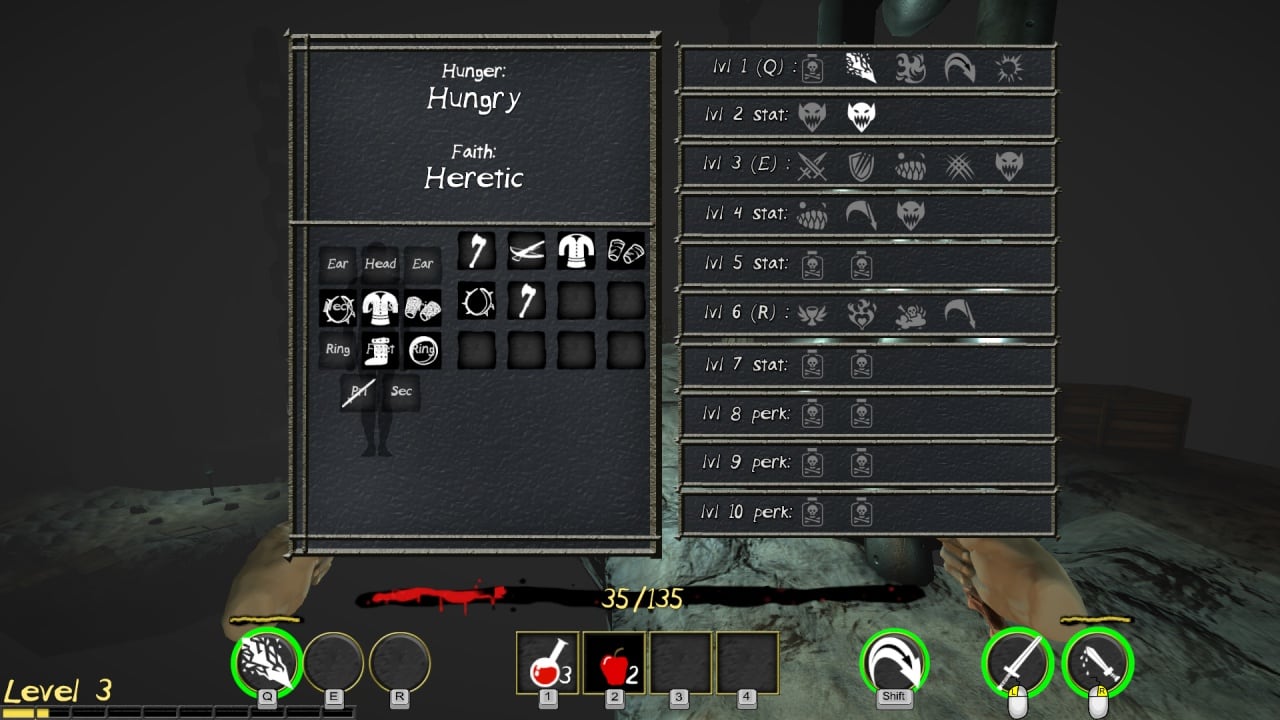Click the equipped shirt in the chest slot

click(380, 307)
